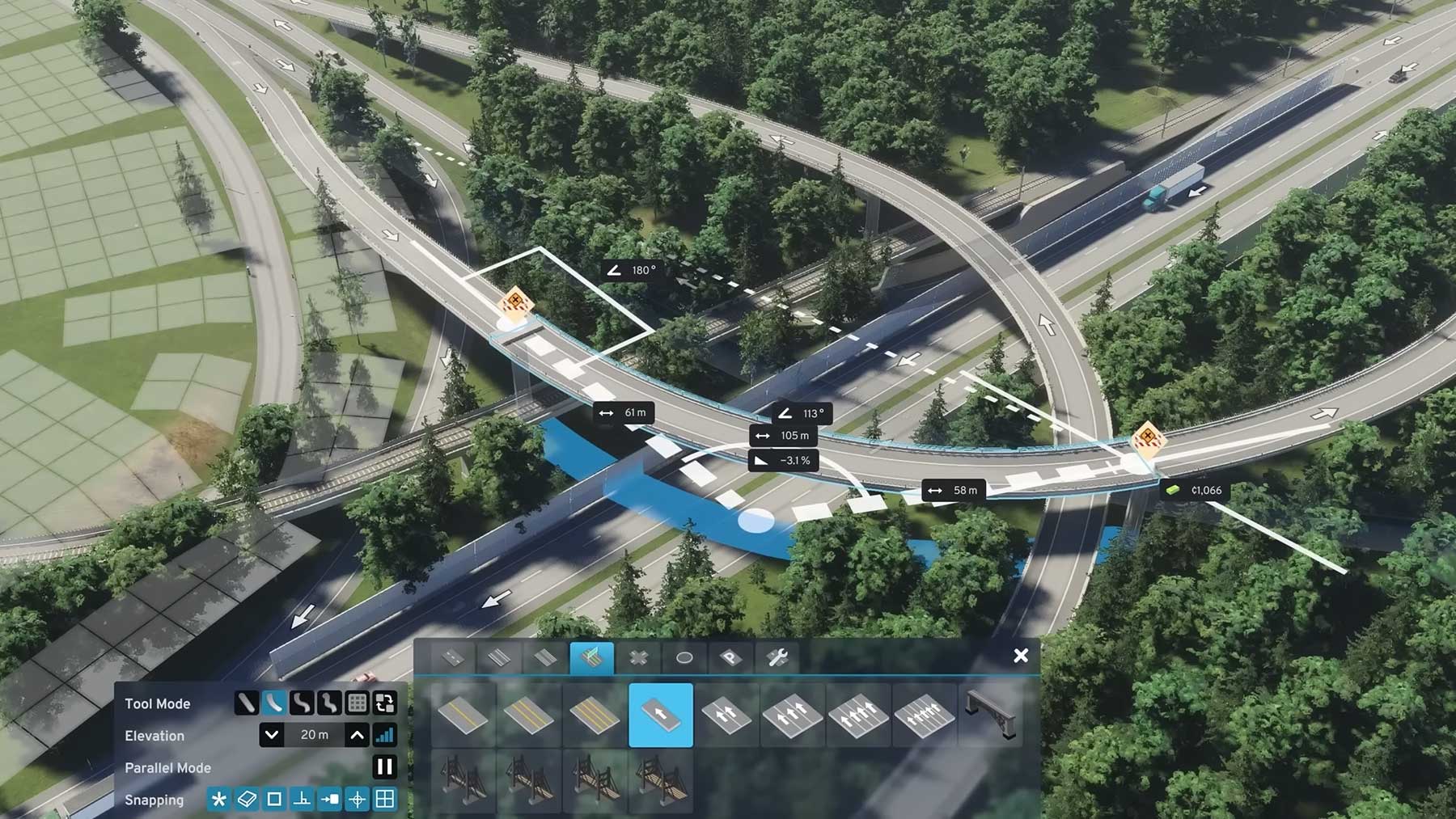Select the two-lane road with single yellow line
1456x819 pixels.
(x=463, y=715)
